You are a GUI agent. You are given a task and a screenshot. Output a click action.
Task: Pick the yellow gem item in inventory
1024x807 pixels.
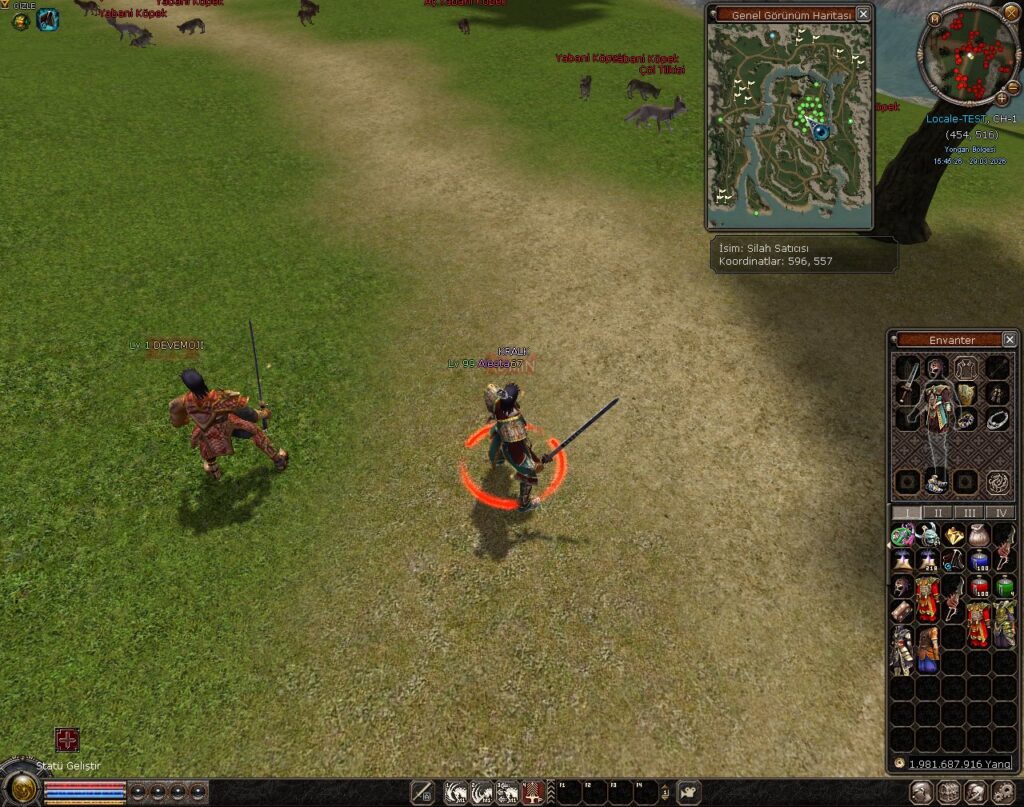[955, 536]
